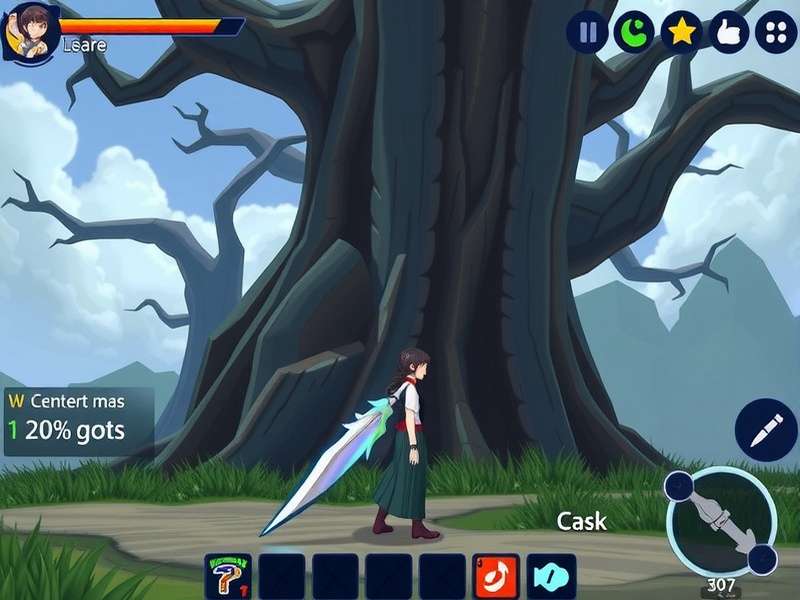Select the question mark hotbar slot
800x600 pixels.
tap(228, 577)
